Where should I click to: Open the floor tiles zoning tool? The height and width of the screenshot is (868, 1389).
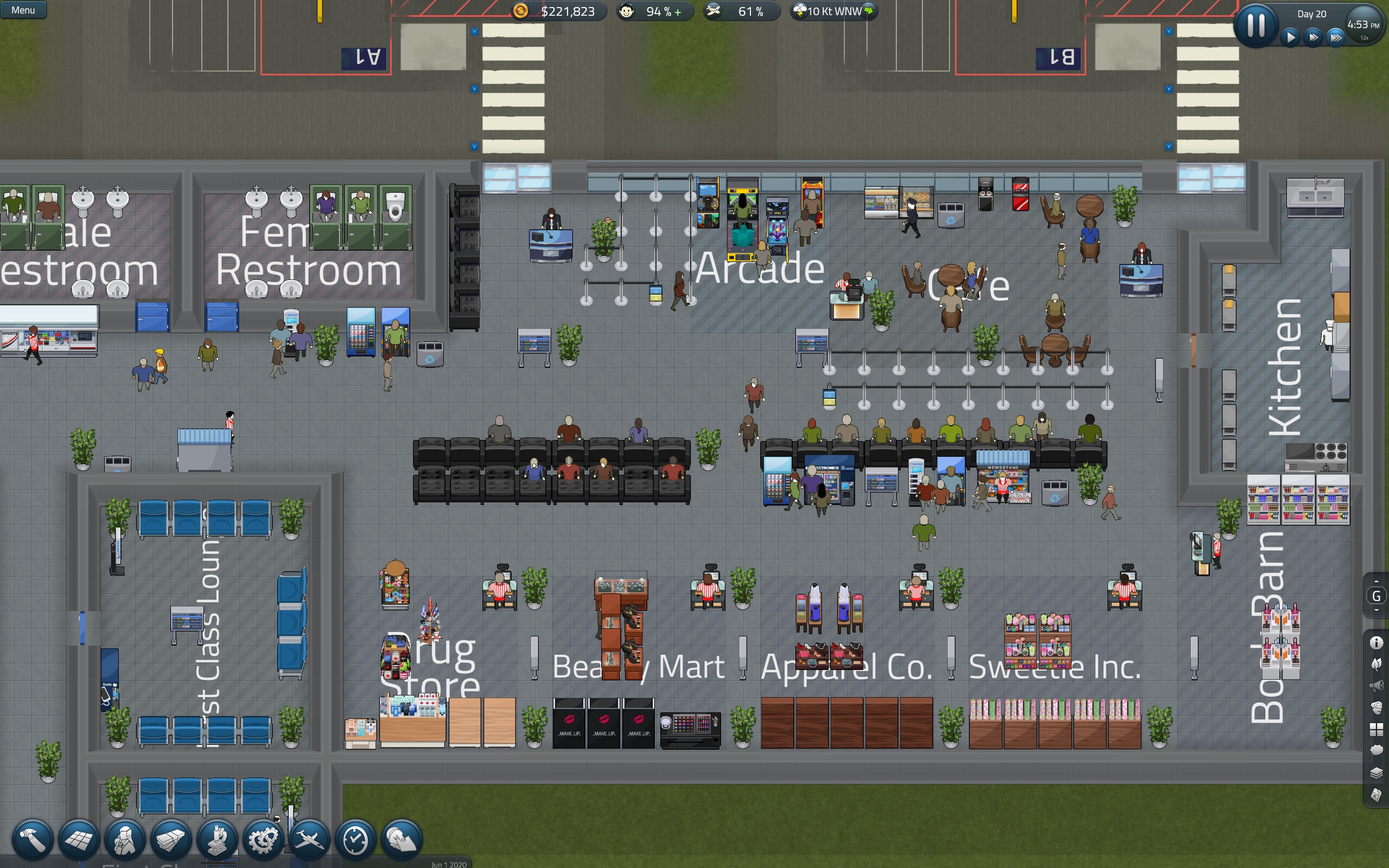(79, 840)
